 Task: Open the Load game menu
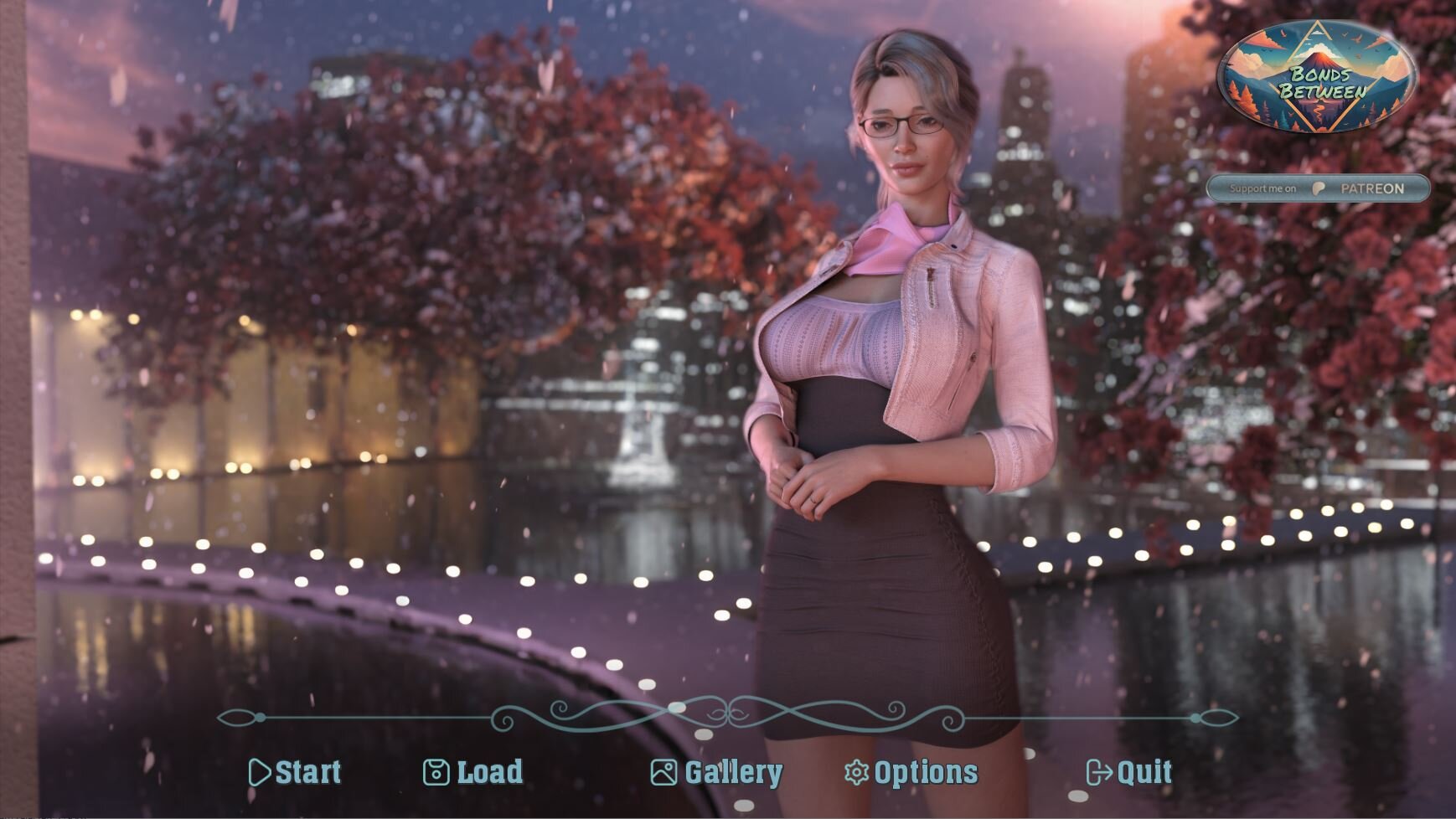click(x=473, y=772)
